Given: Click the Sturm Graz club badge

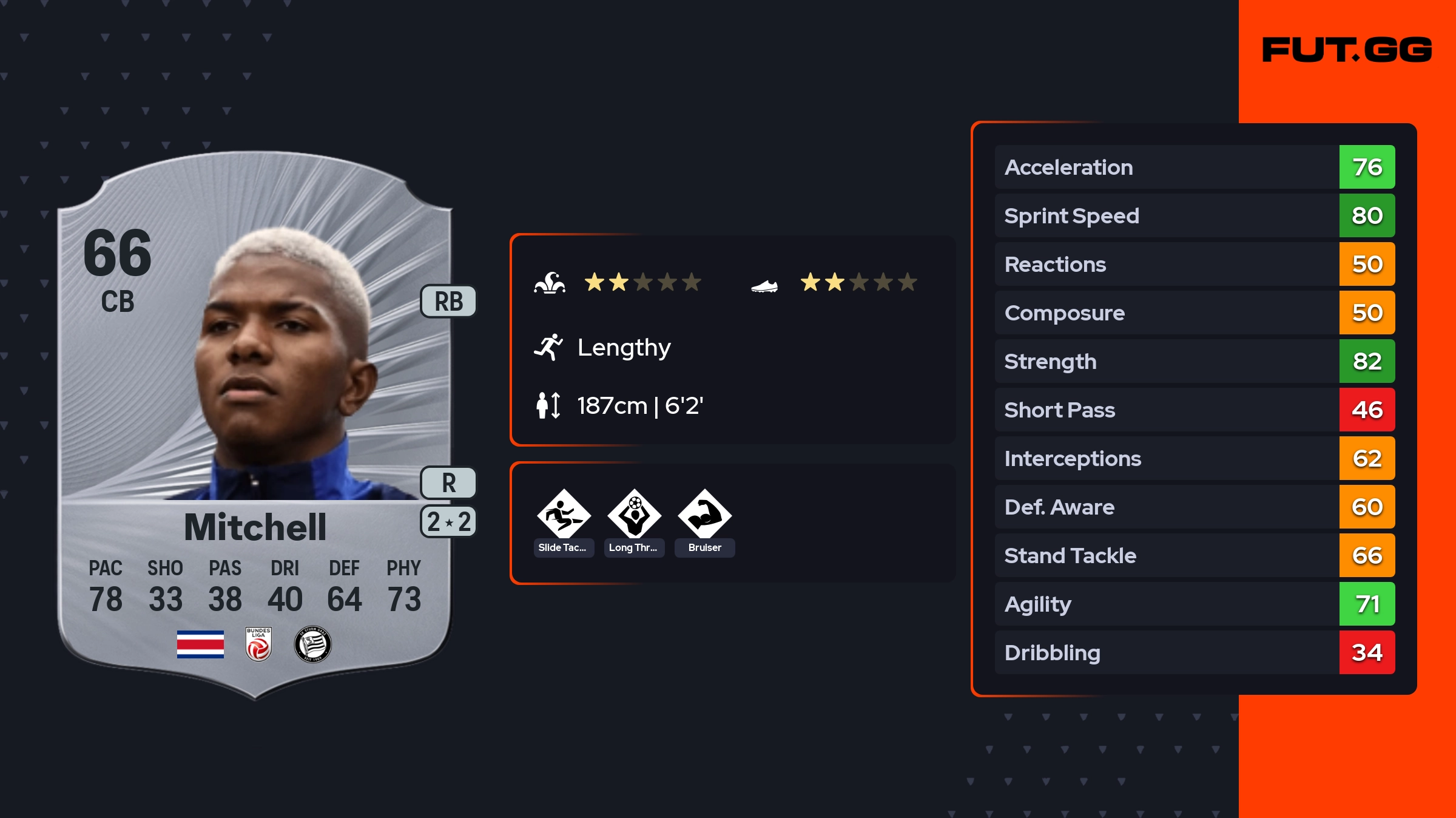Looking at the screenshot, I should (312, 644).
